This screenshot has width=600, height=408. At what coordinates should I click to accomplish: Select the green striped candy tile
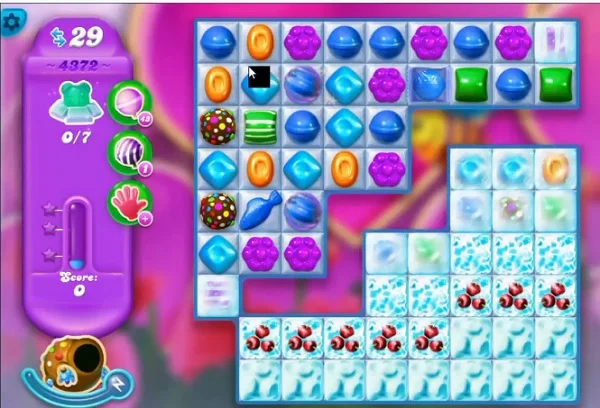click(260, 125)
